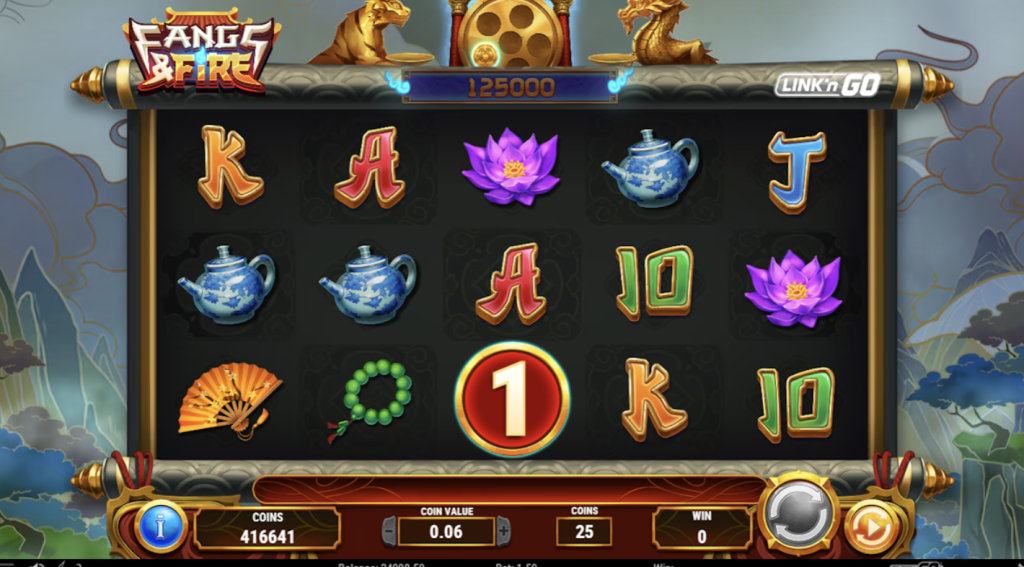Decrease the coin value with minus
The image size is (1024, 567).
coord(389,531)
